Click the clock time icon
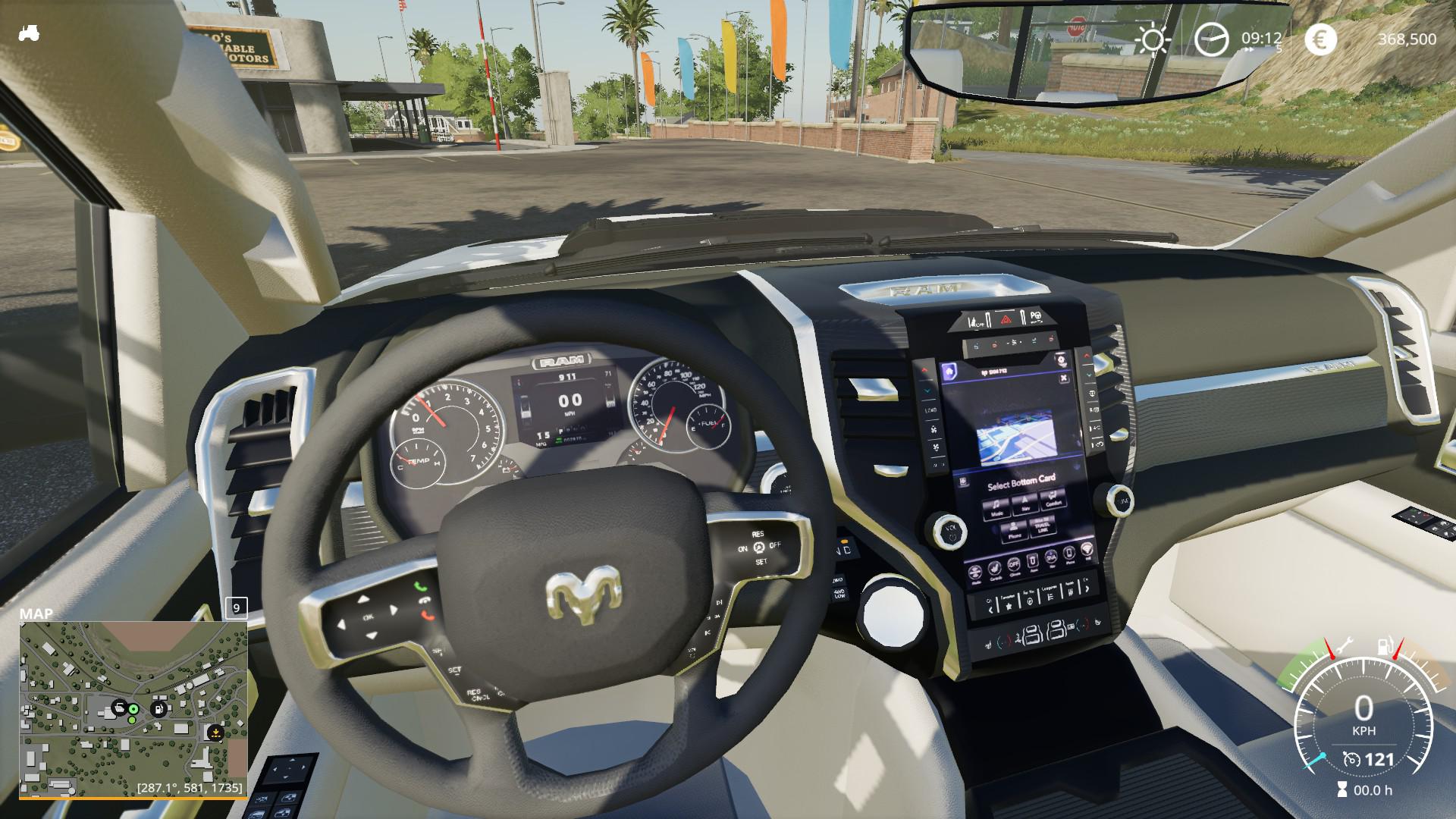Image resolution: width=1456 pixels, height=819 pixels. tap(1211, 39)
